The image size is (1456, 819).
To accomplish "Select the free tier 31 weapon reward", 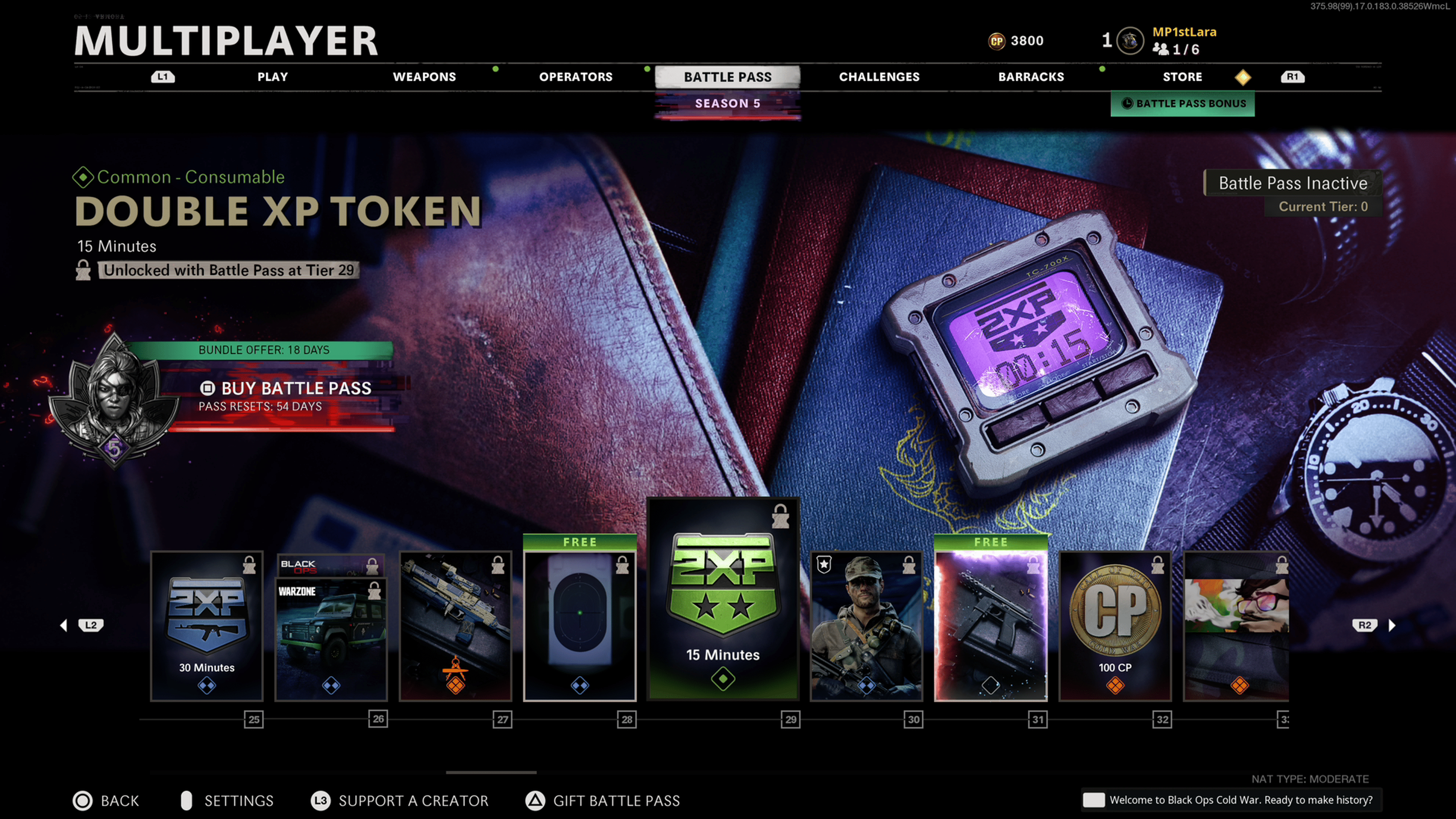I will tap(991, 626).
